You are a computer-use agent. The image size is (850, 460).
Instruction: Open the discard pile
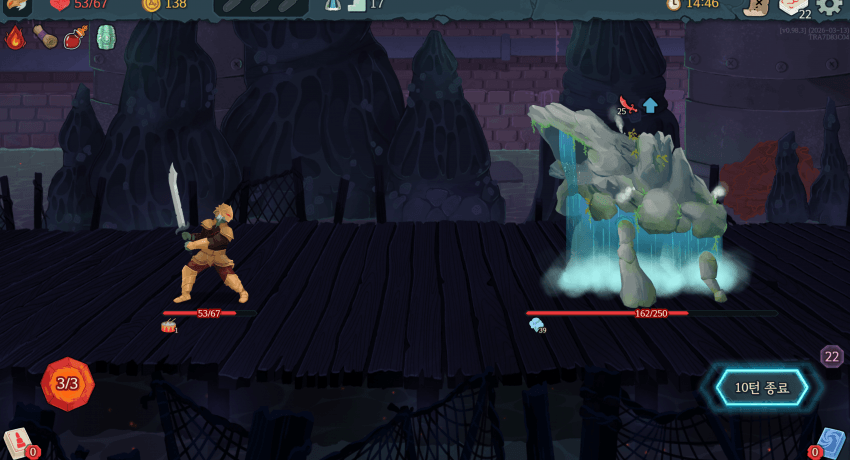point(831,443)
